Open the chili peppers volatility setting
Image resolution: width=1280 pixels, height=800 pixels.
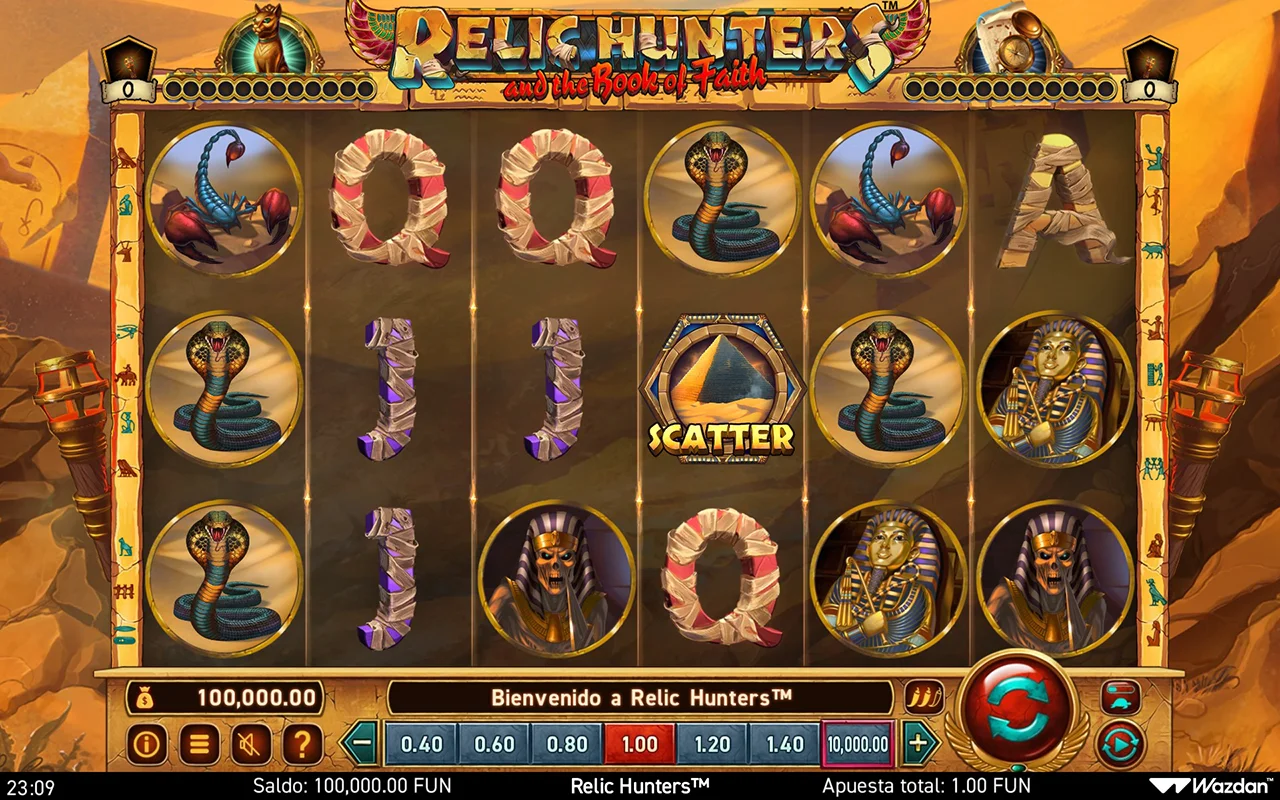pyautogui.click(x=923, y=697)
